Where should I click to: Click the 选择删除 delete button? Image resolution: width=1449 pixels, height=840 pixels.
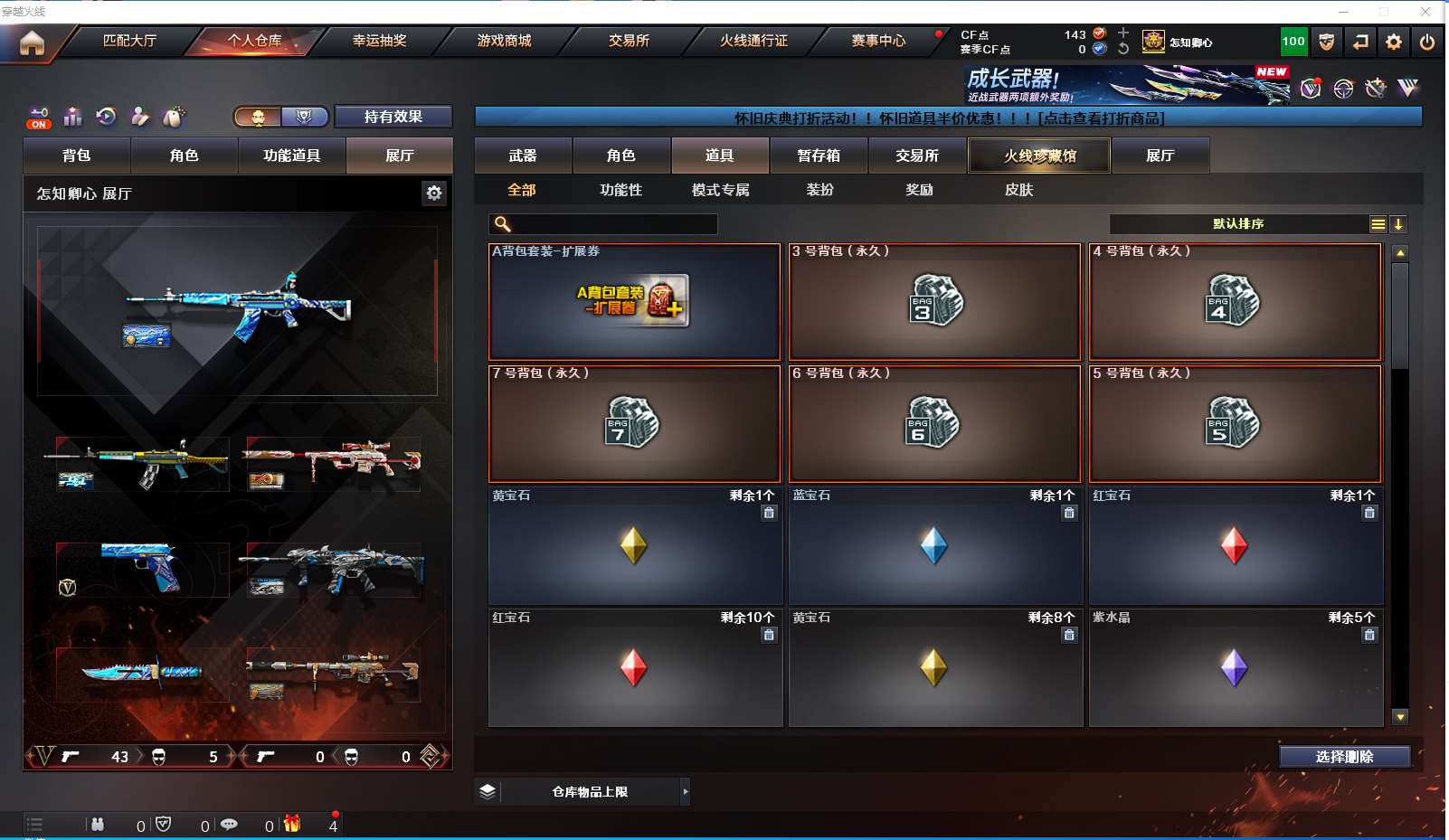click(x=1344, y=757)
